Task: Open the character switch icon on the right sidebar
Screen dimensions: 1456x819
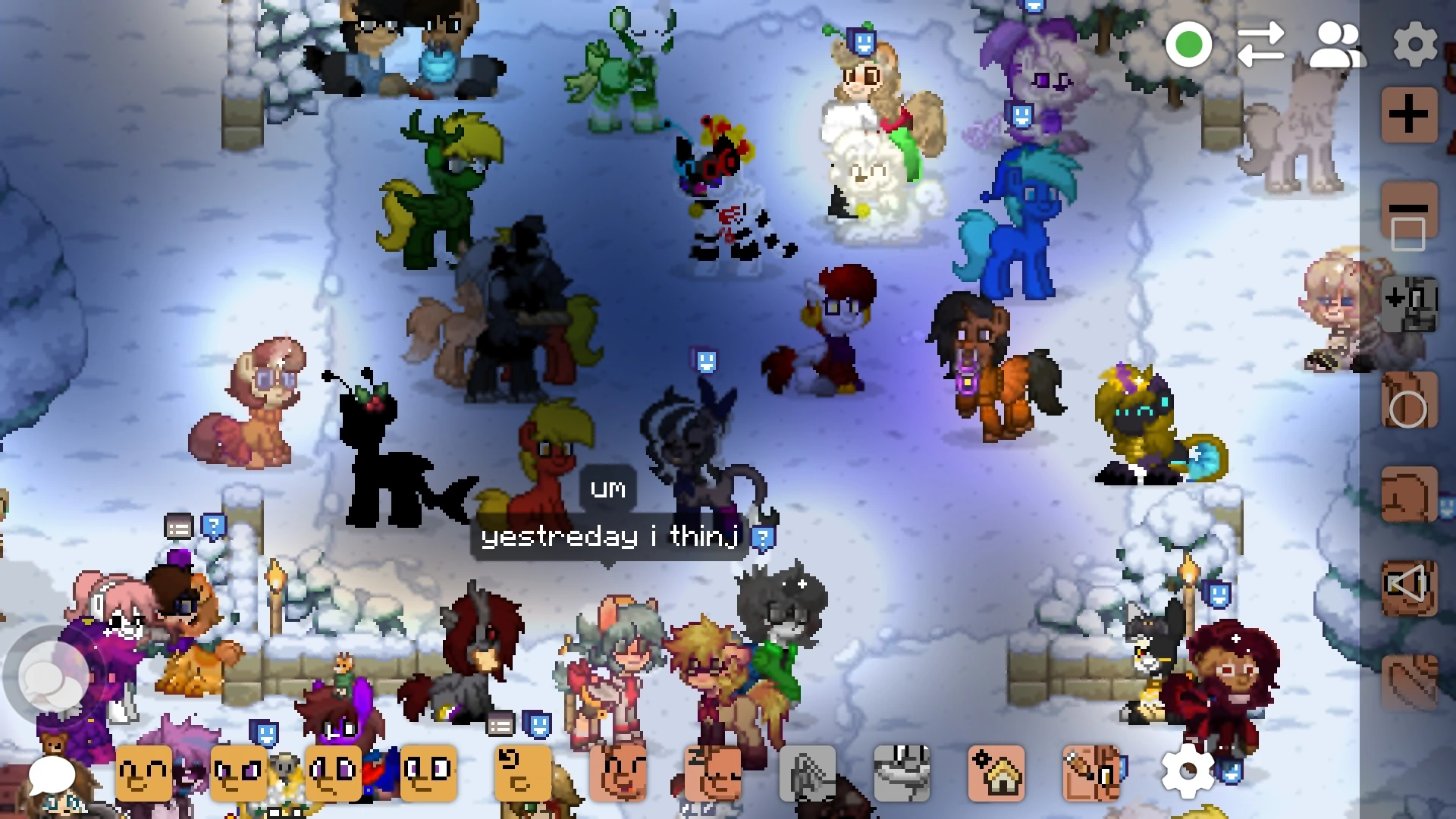Action: click(x=1409, y=303)
